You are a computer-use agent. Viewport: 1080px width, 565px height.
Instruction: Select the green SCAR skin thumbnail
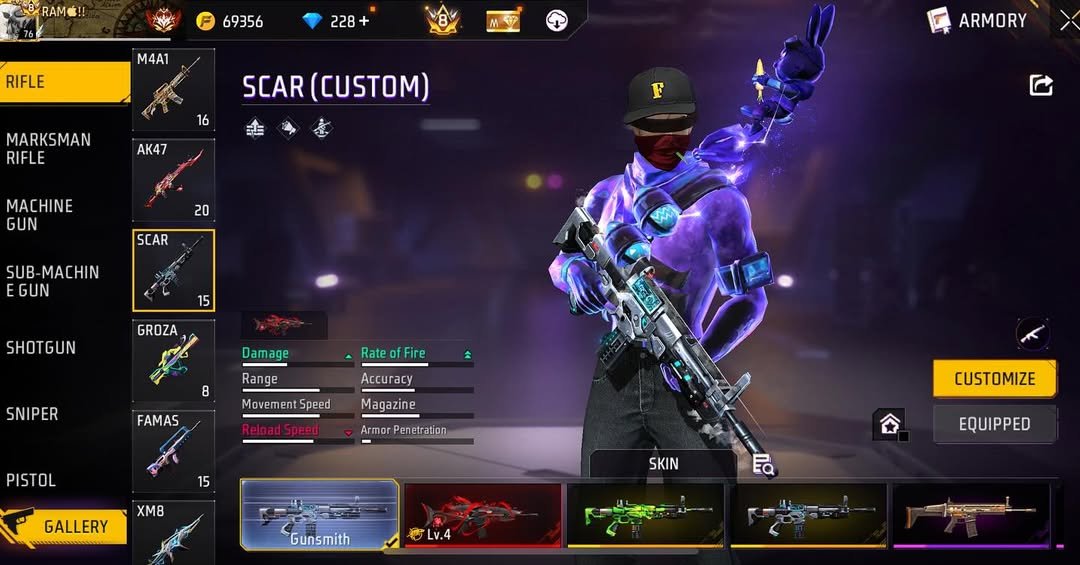click(x=645, y=515)
